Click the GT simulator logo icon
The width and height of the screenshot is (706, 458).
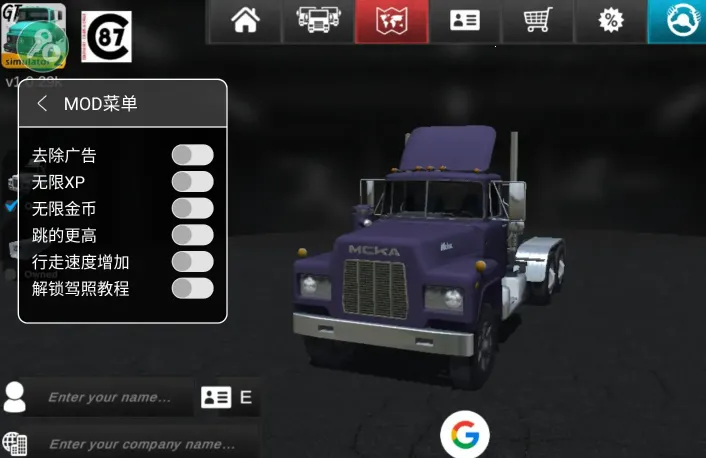coord(35,36)
